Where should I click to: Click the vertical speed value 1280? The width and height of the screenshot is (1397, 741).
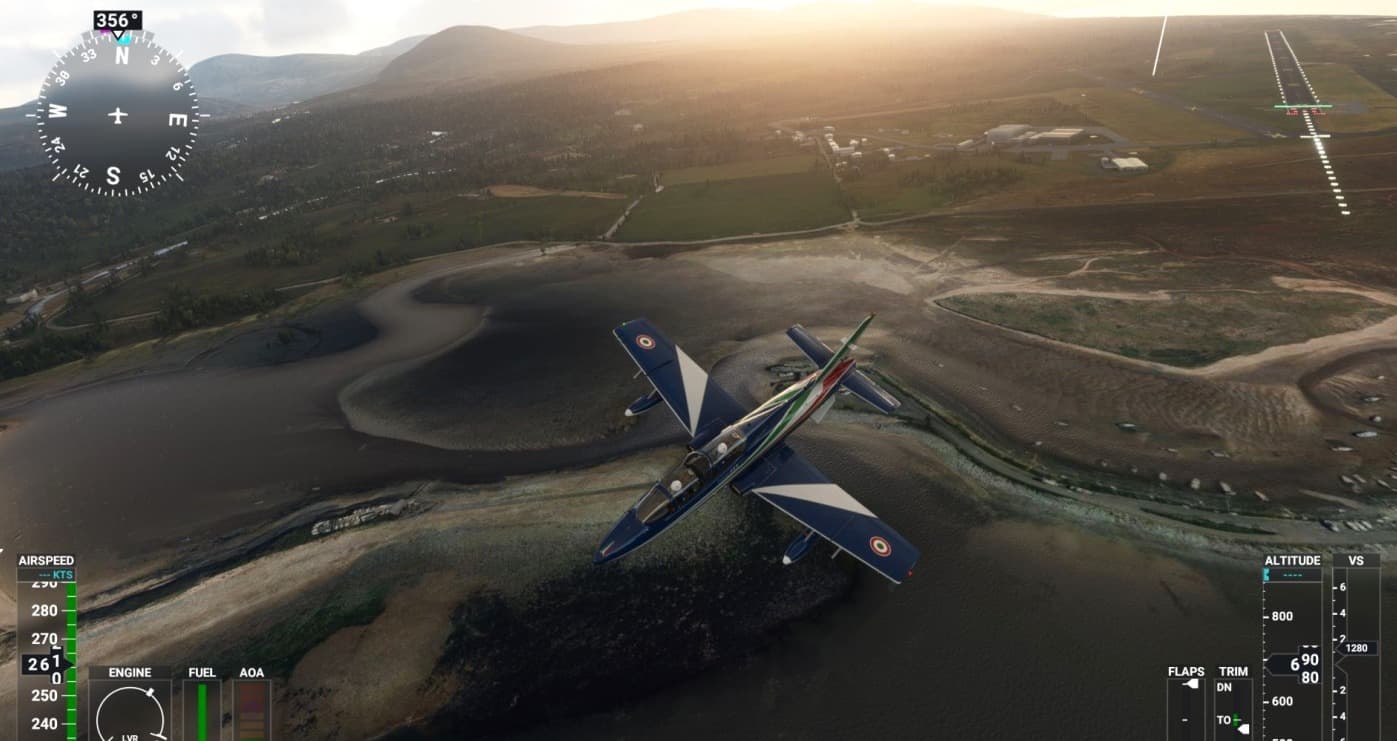pos(1355,647)
